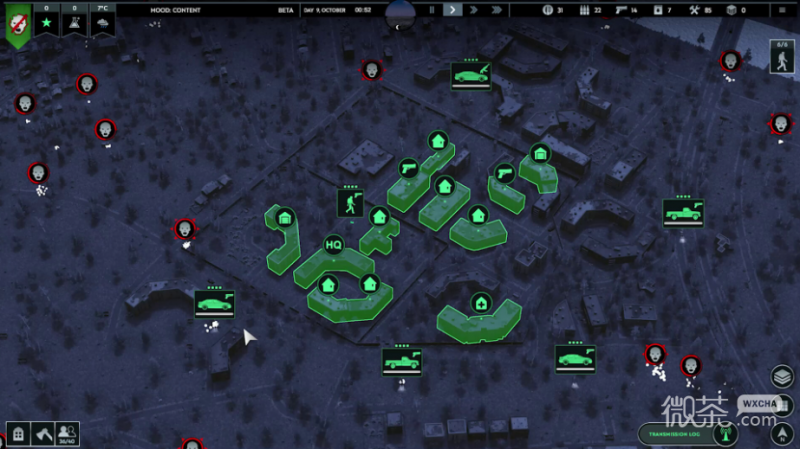The width and height of the screenshot is (800, 449).
Task: Click the compass north arrow button
Action: (781, 433)
